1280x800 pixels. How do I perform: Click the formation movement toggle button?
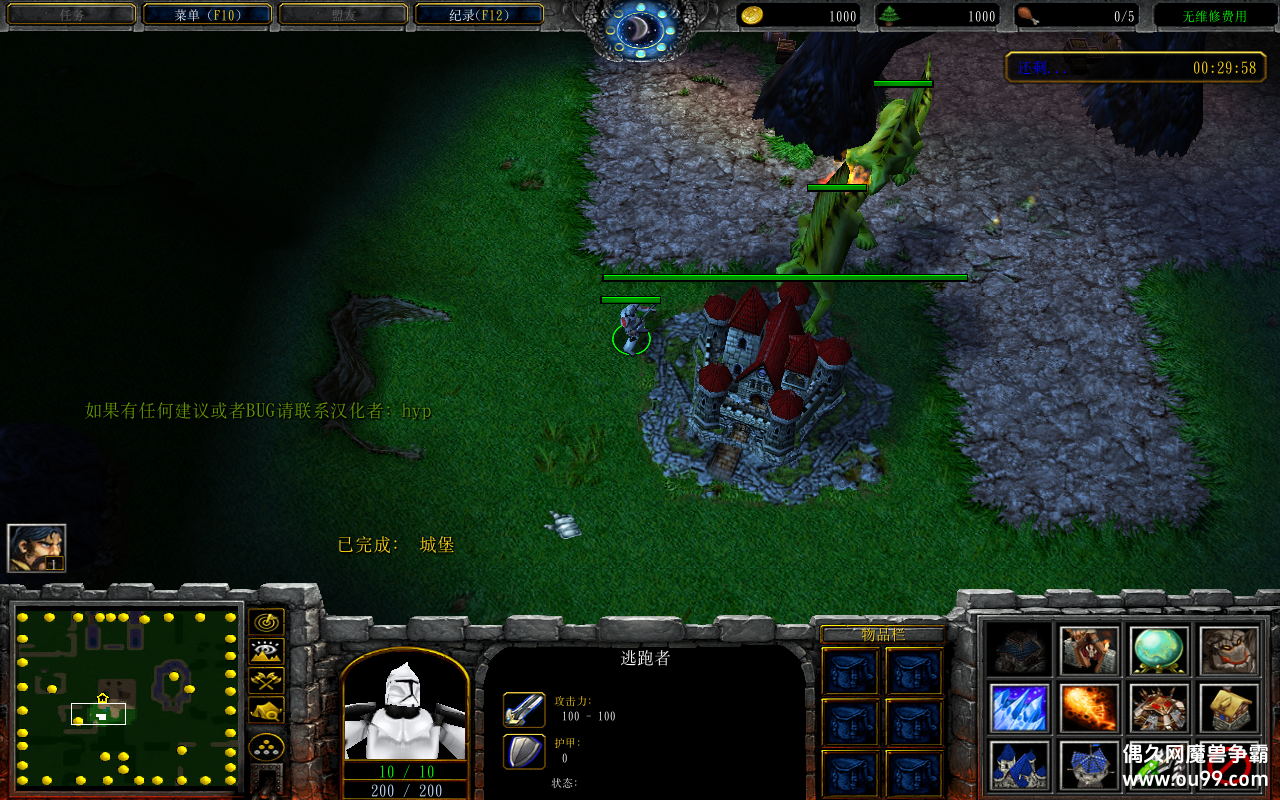pos(266,747)
